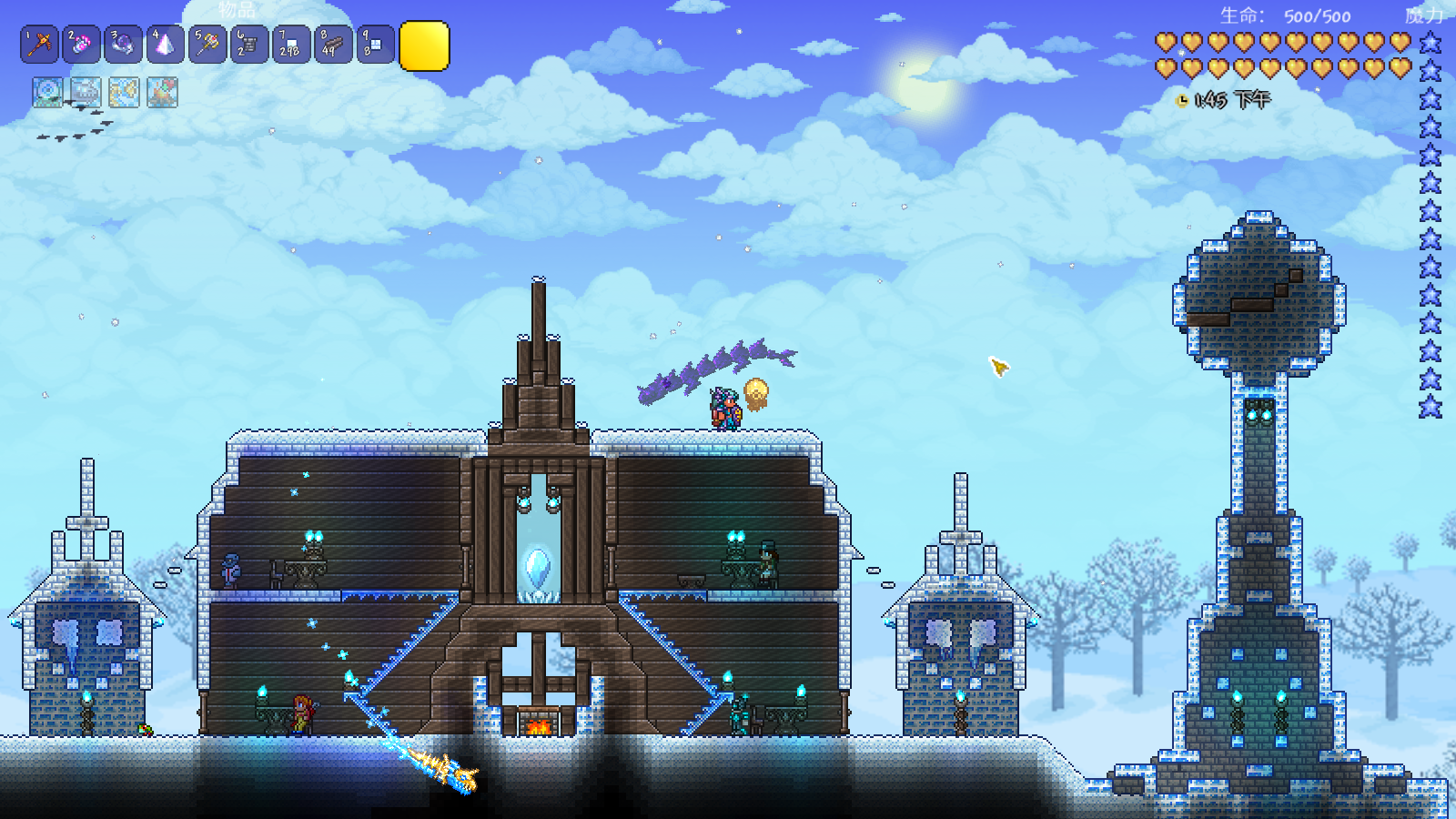Select the white prism in slot 4

click(165, 45)
